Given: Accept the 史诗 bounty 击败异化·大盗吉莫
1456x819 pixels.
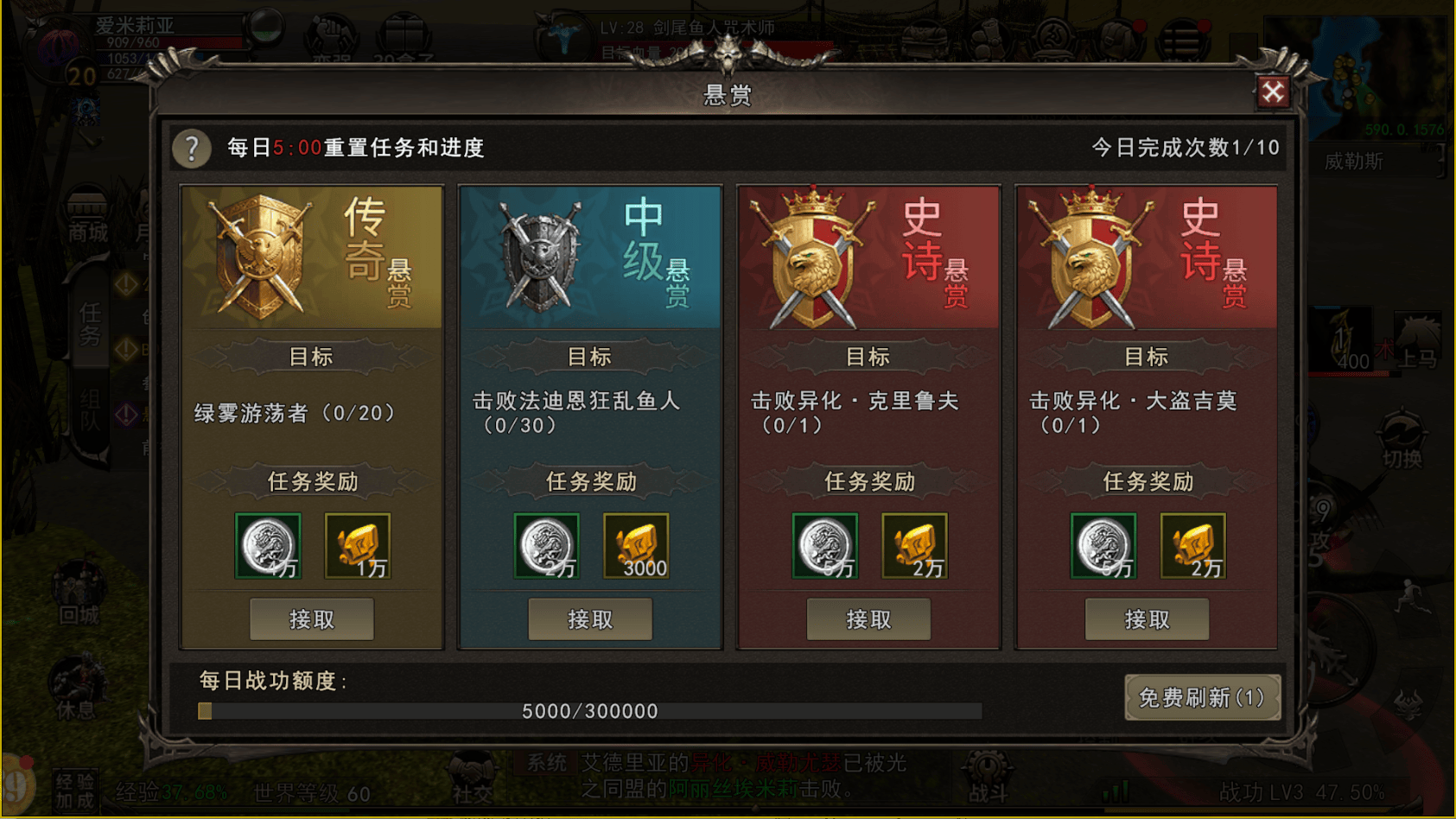Looking at the screenshot, I should pos(1147,619).
